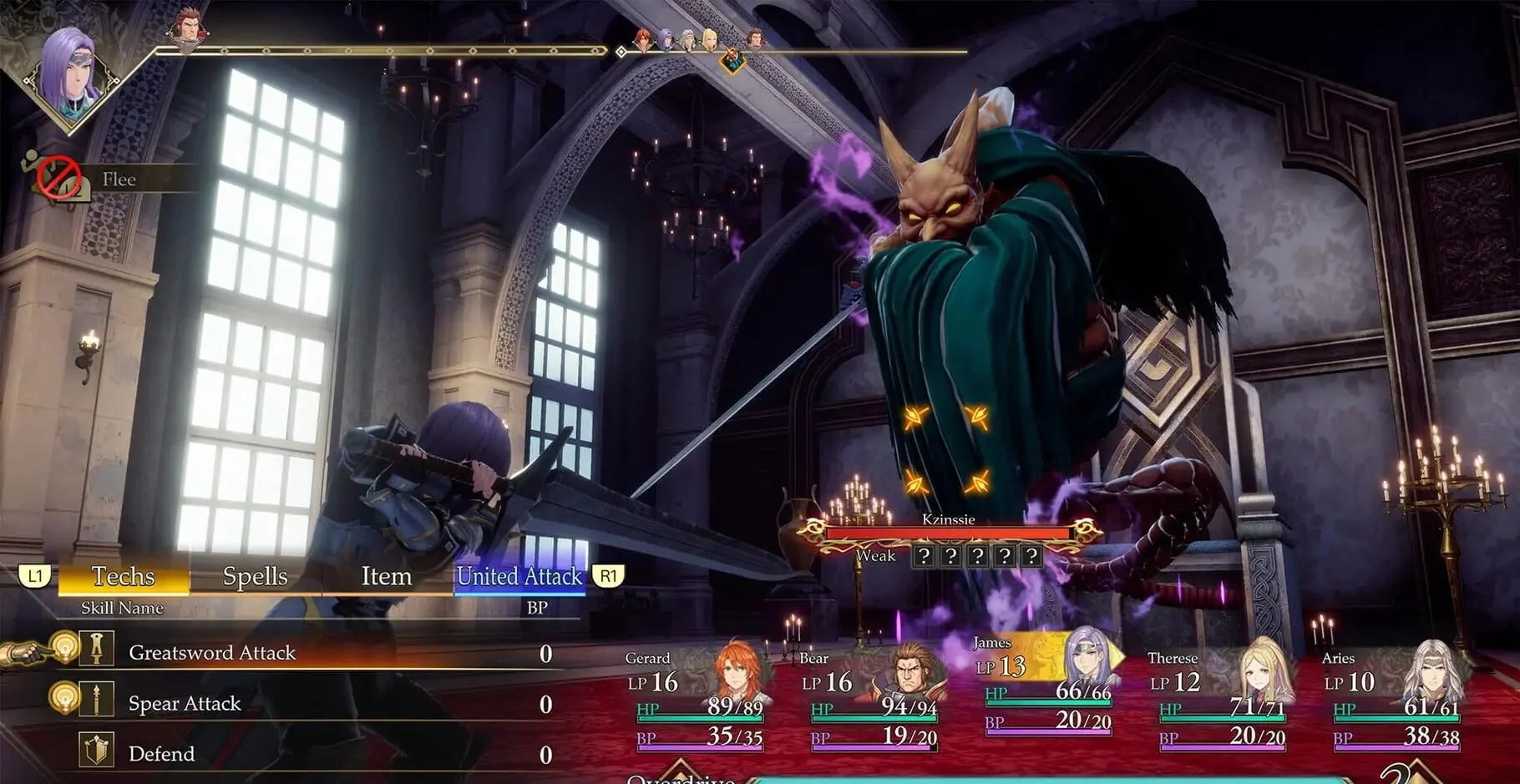Pick Therese's party status panel
This screenshot has height=784, width=1520.
tap(1220, 697)
